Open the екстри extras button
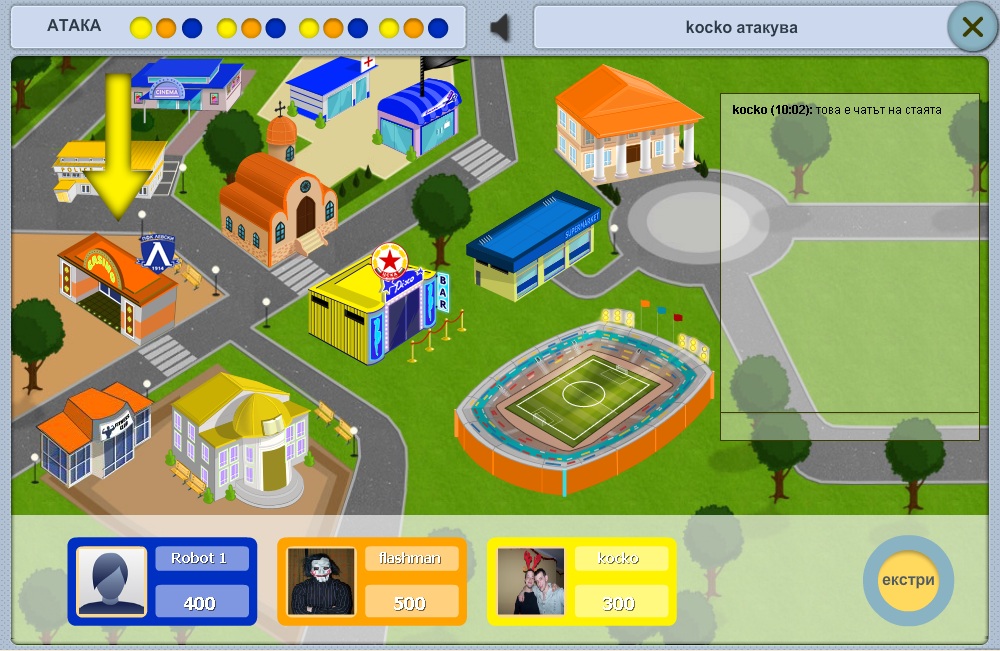 pyautogui.click(x=908, y=580)
